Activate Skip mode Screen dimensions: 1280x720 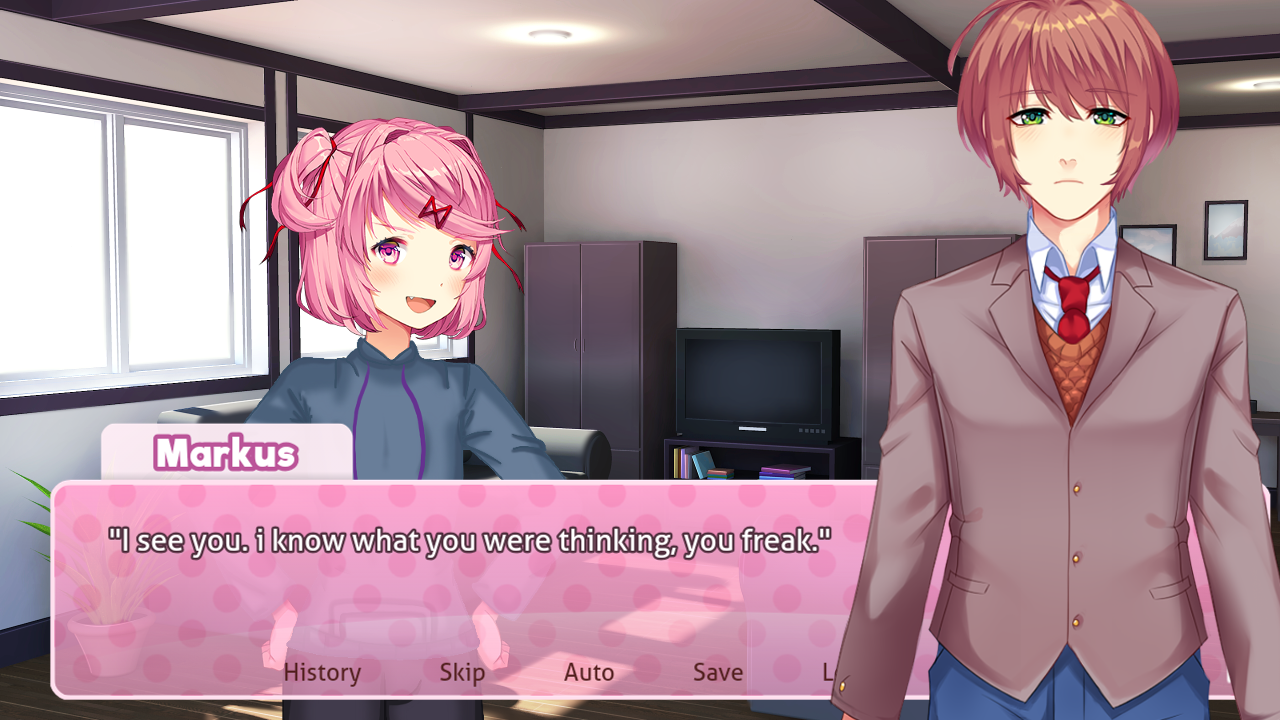(x=461, y=673)
